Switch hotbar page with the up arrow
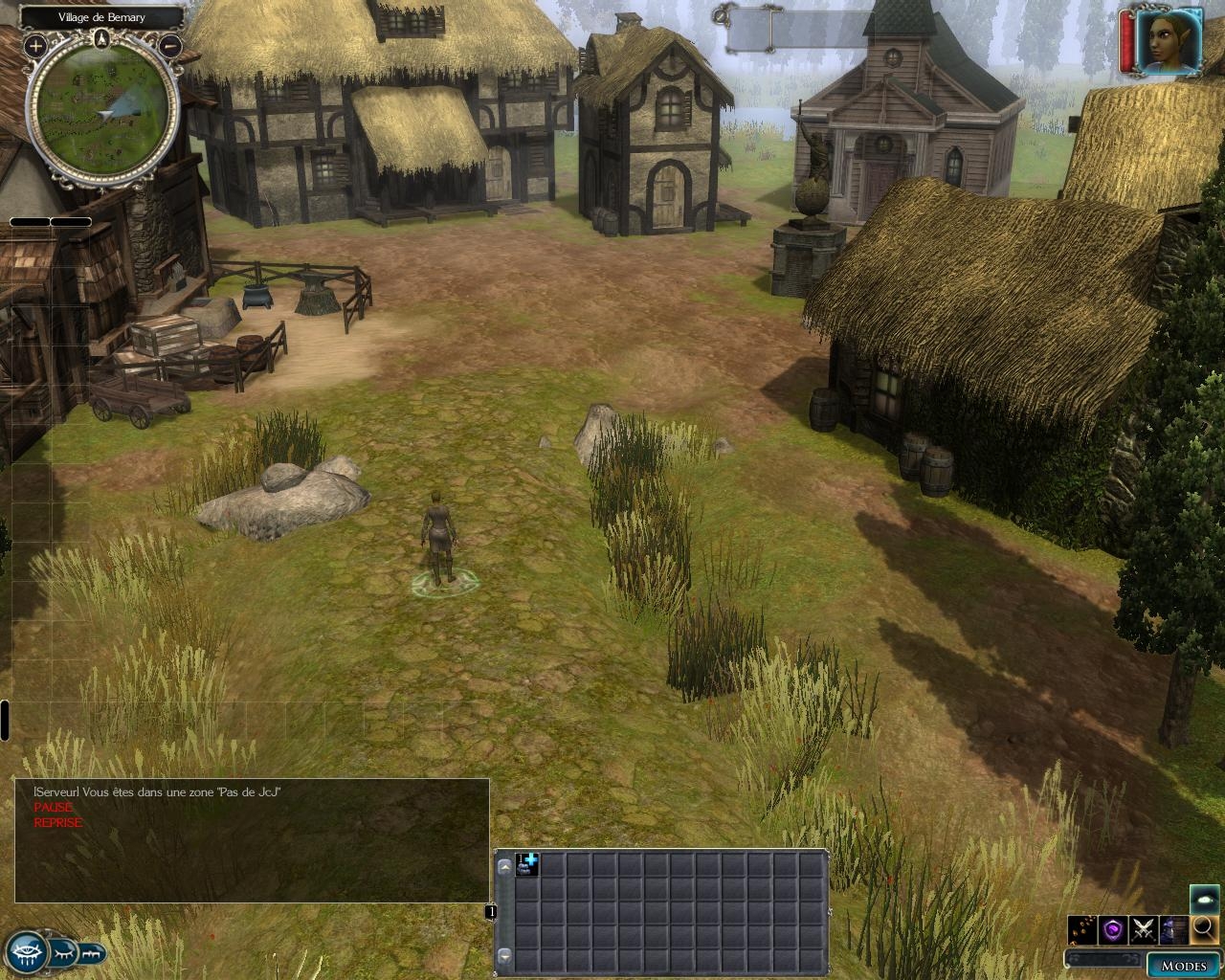Image resolution: width=1225 pixels, height=980 pixels. click(x=503, y=866)
